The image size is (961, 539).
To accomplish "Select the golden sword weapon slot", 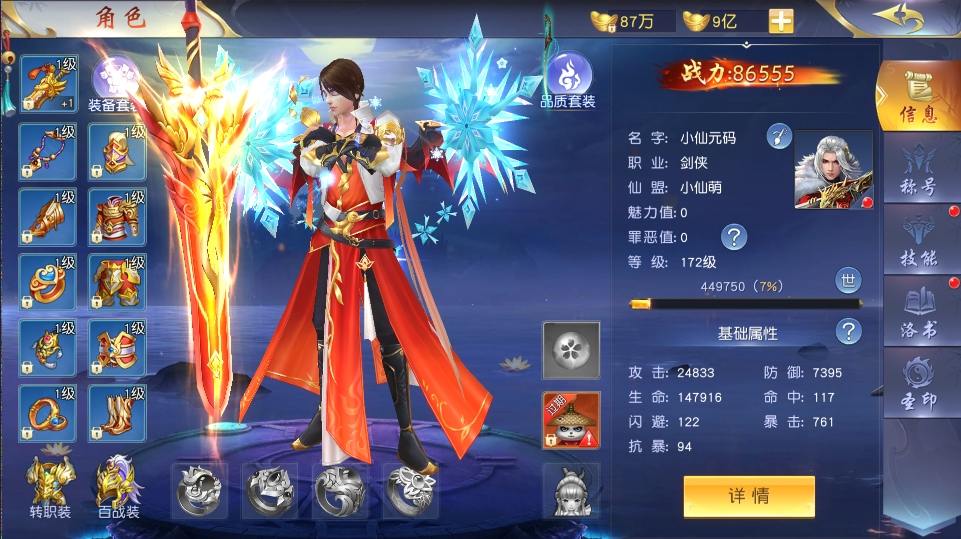I will pyautogui.click(x=48, y=85).
